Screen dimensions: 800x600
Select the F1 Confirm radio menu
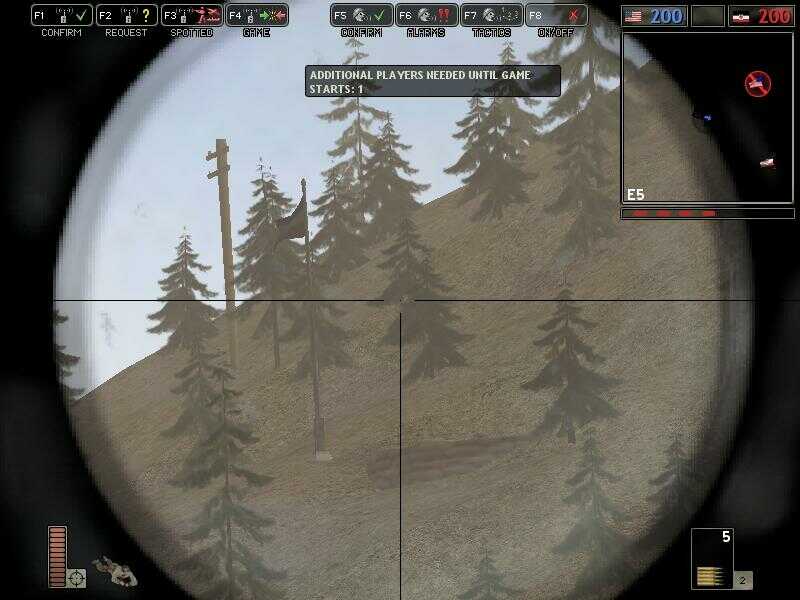coord(61,16)
